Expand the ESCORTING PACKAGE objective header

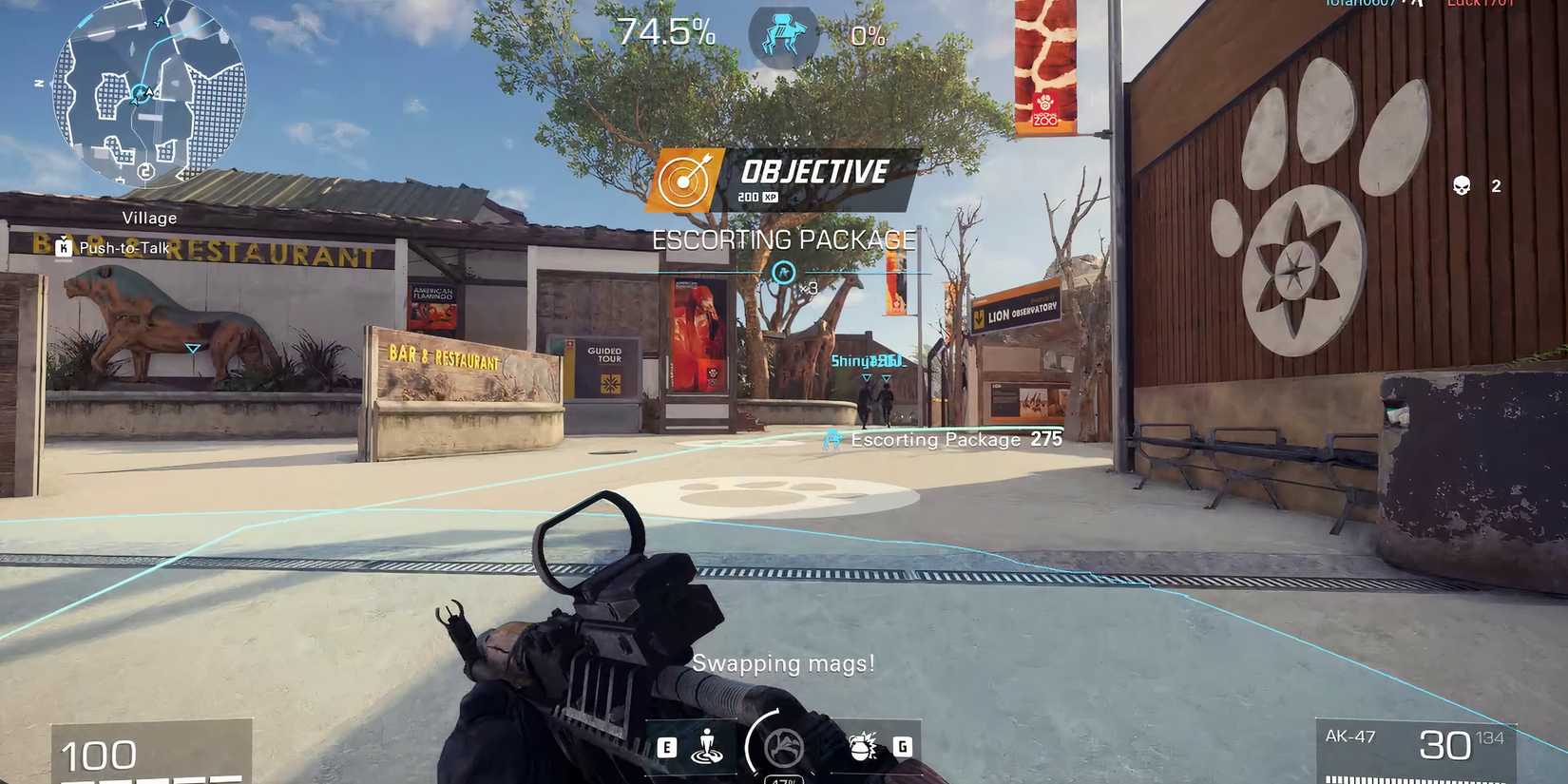(782, 239)
